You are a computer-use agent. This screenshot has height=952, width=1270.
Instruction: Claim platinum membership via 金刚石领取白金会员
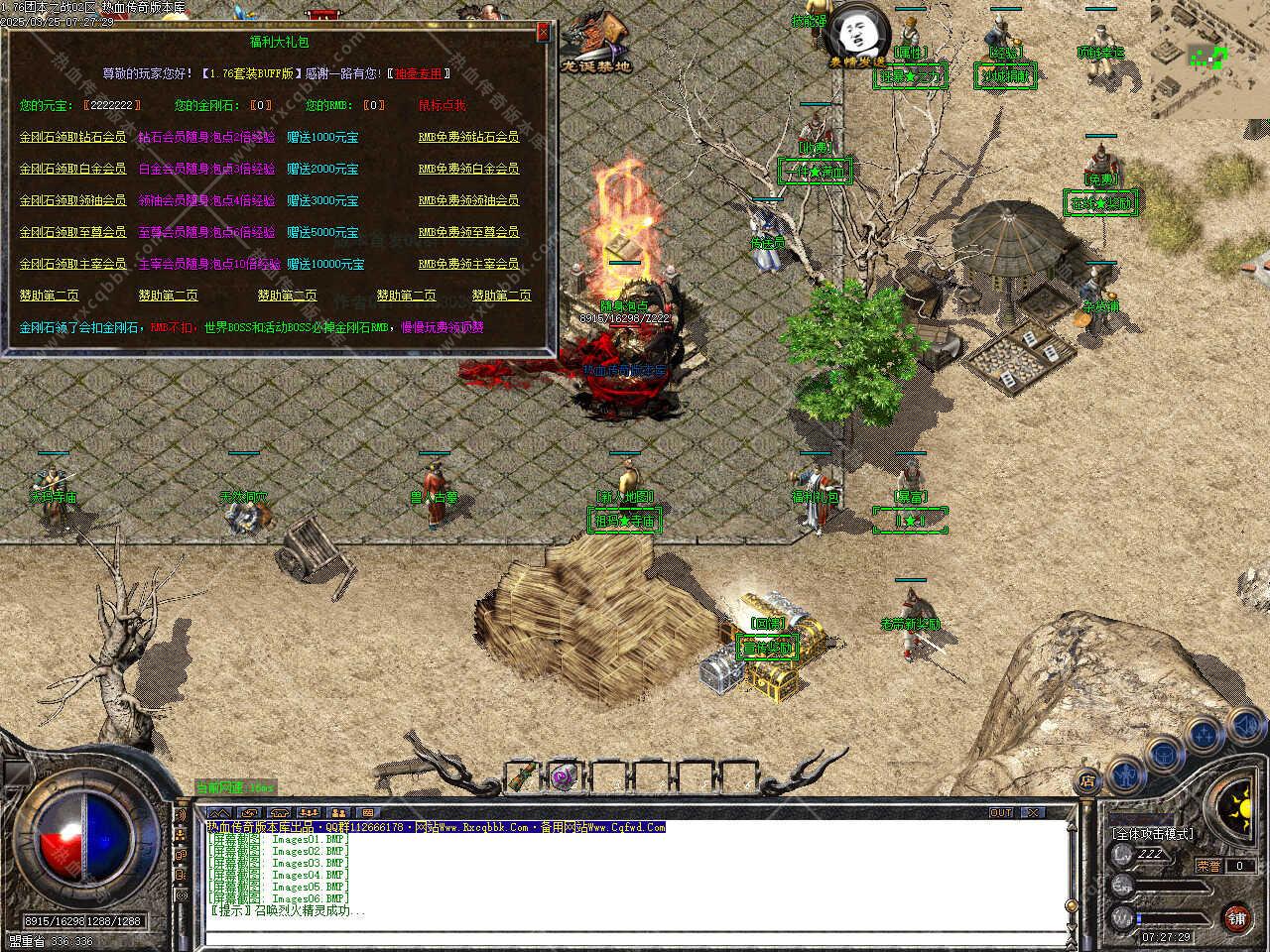[x=72, y=169]
